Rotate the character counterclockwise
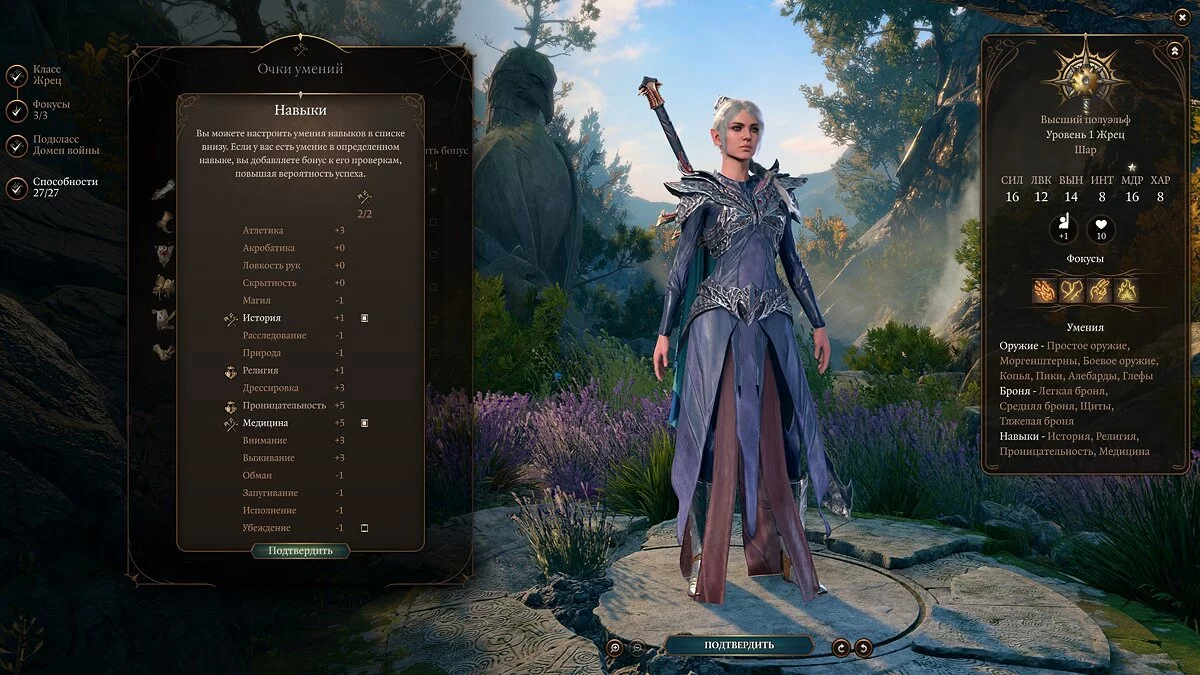Viewport: 1200px width, 675px height. (863, 648)
